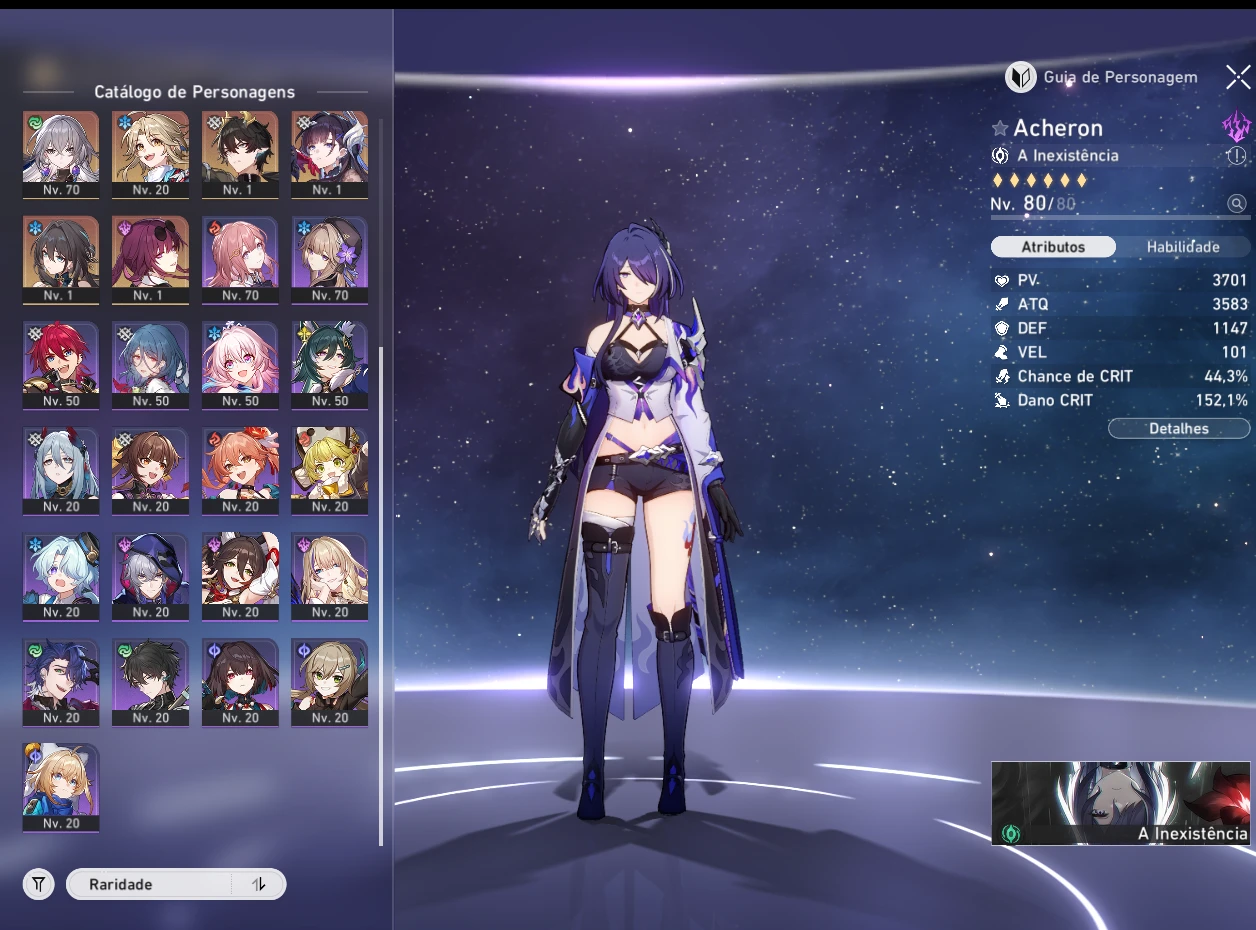This screenshot has width=1256, height=930.
Task: Click the purple Lightning element icon
Action: (x=1237, y=127)
